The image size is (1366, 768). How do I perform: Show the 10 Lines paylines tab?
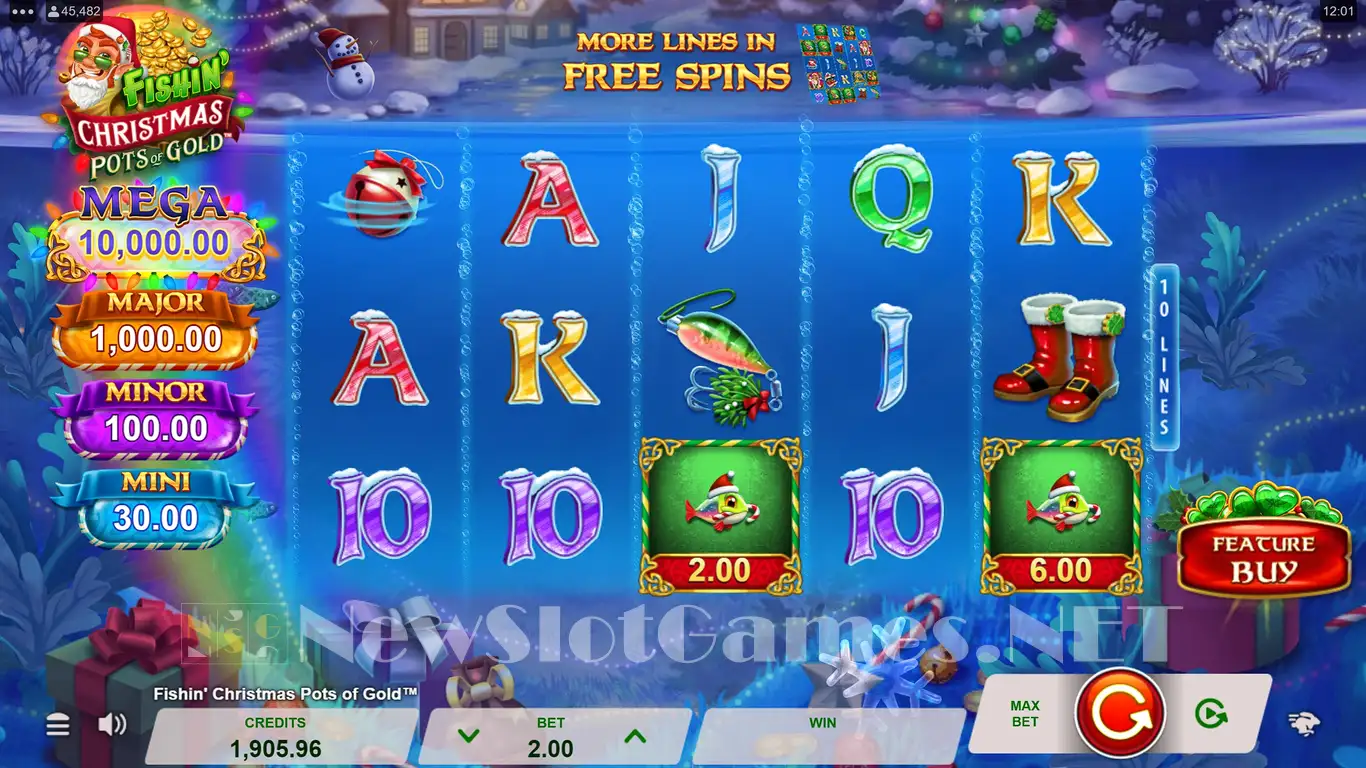pos(1164,357)
